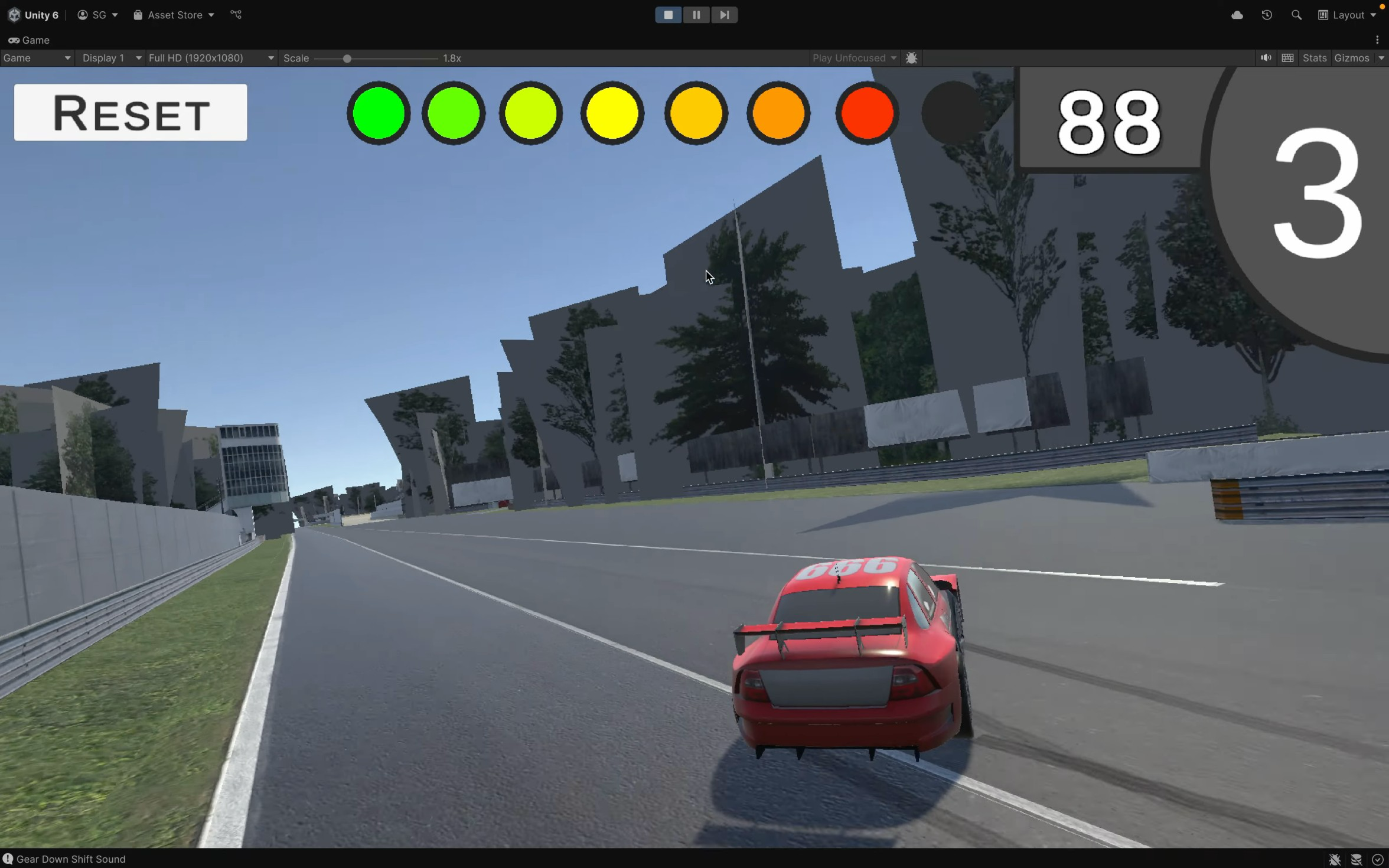The image size is (1389, 868).
Task: Click the global Search icon
Action: (1297, 15)
